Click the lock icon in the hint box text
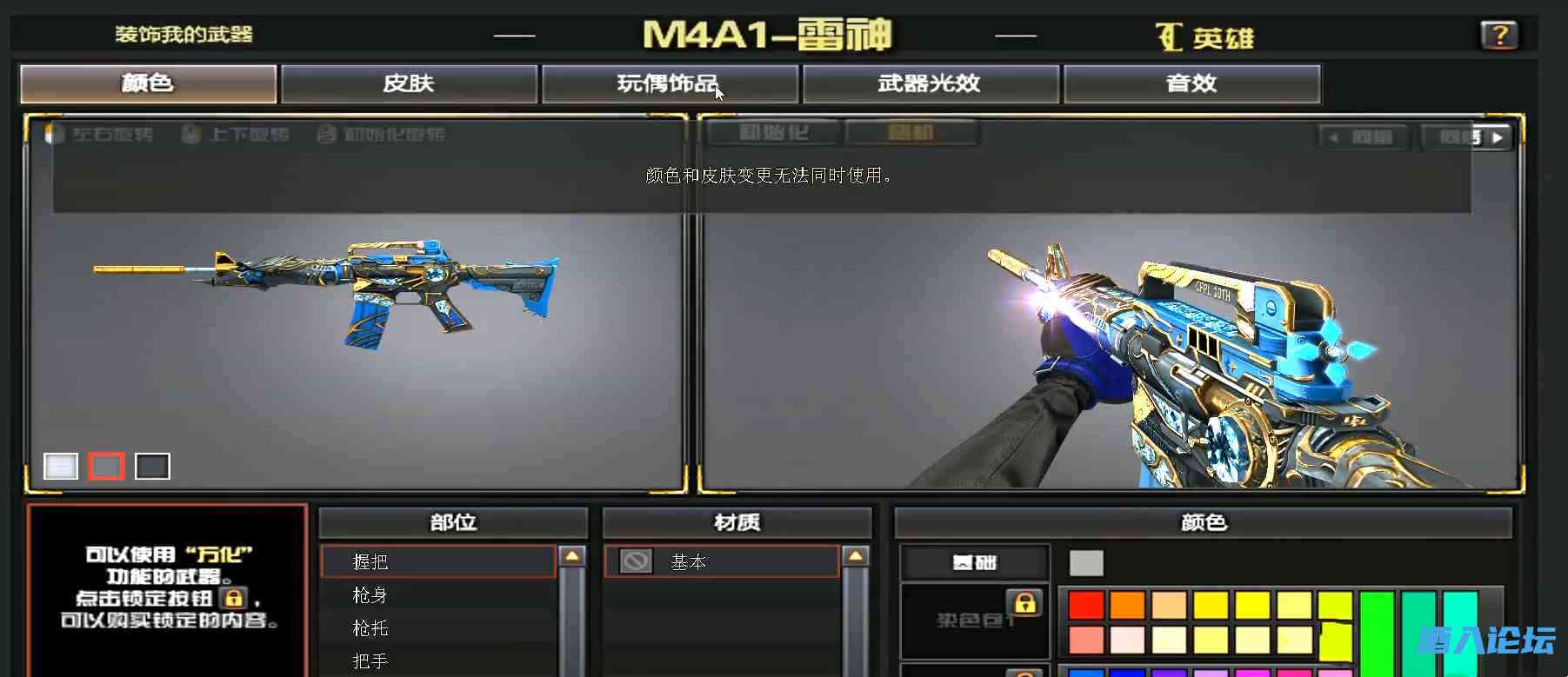Screen dimensions: 1568x677 coord(233,598)
